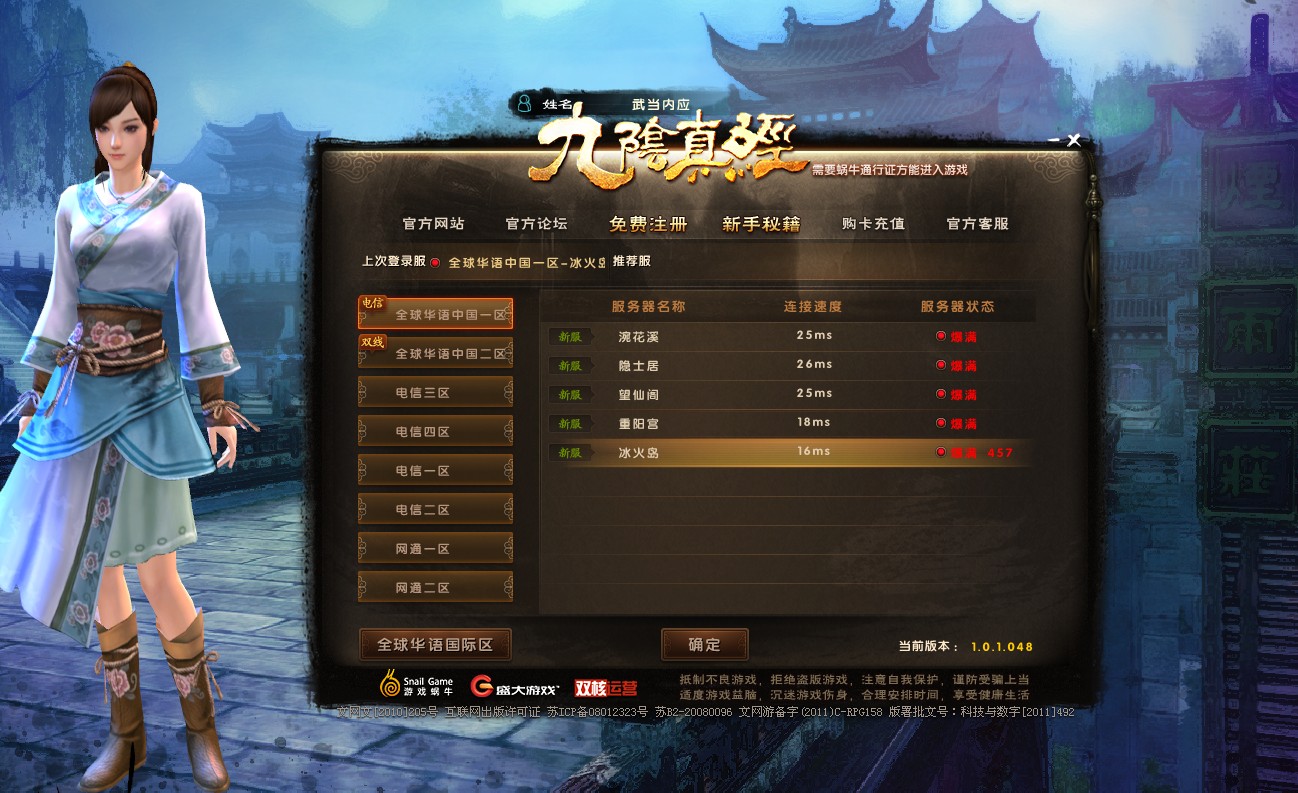Click the 新服 badge on 重阳宫 row

click(x=568, y=424)
